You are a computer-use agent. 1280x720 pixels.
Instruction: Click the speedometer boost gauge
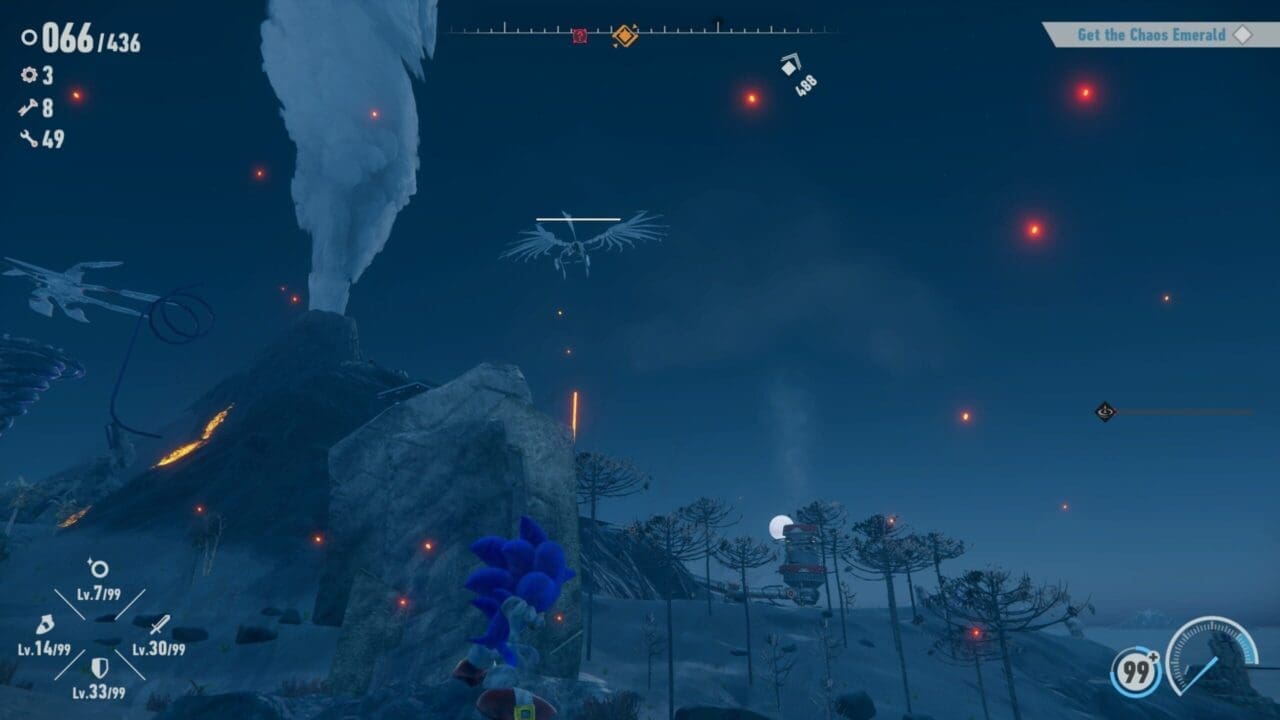tap(1211, 655)
